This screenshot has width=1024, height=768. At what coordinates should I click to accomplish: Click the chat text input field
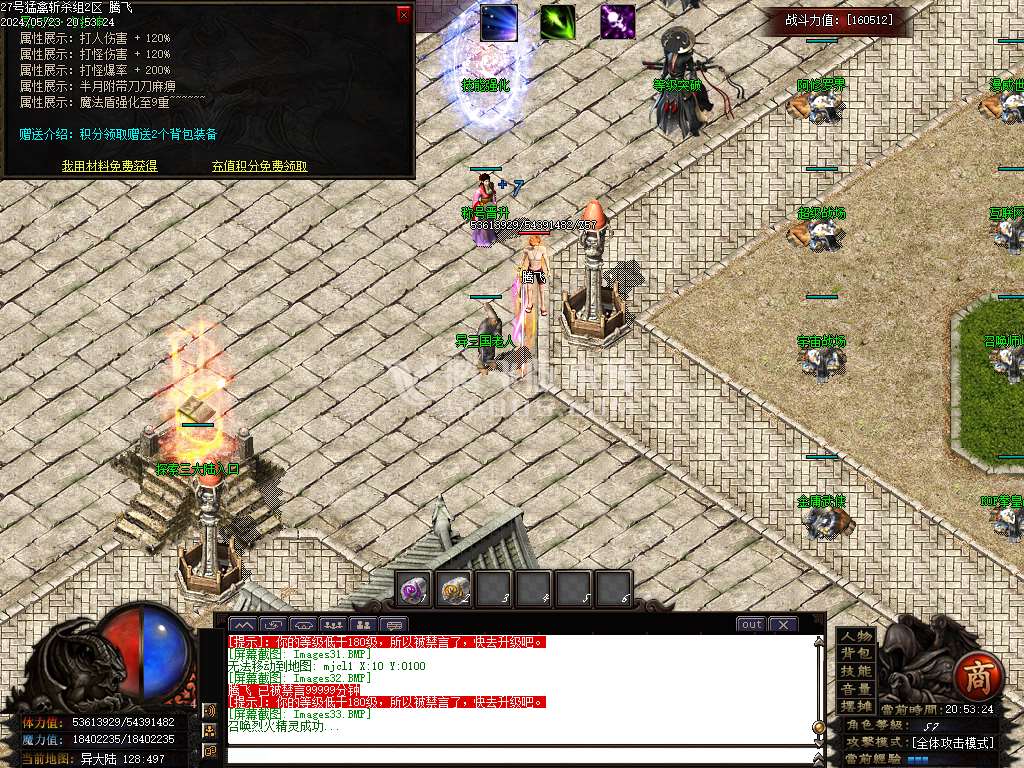pos(520,754)
